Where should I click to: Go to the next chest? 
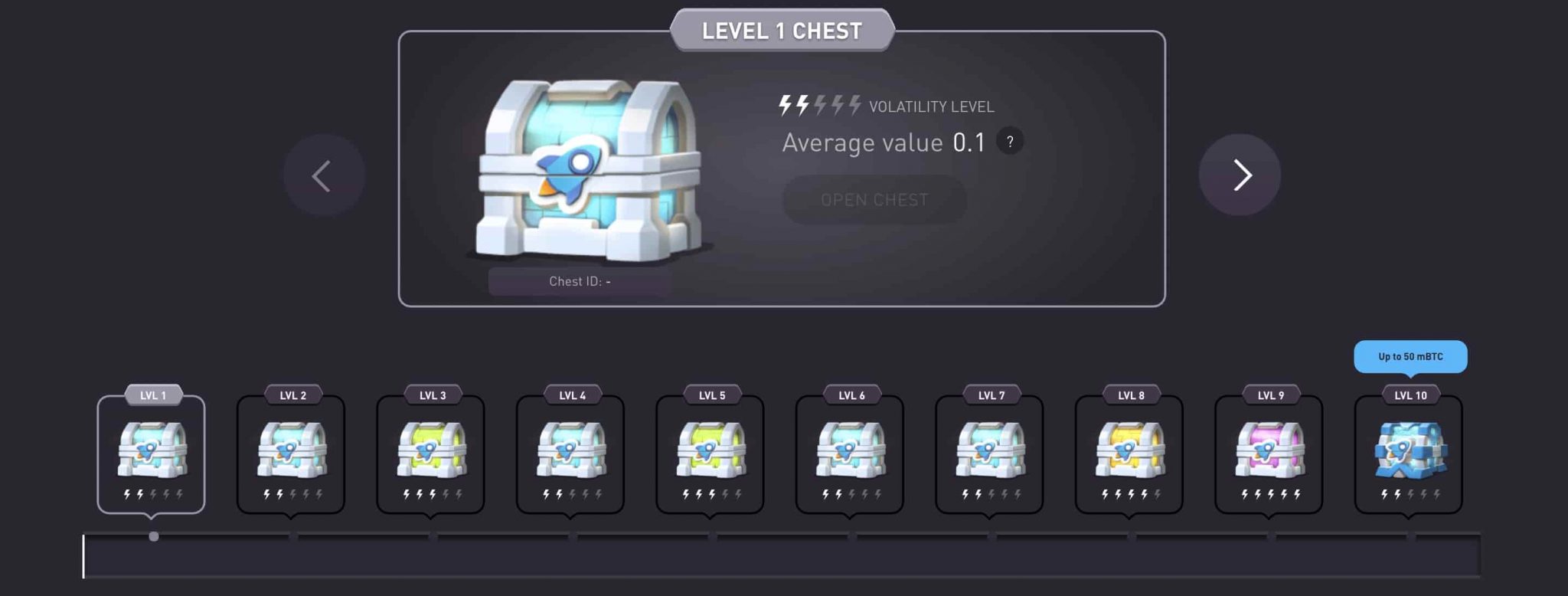[x=1240, y=175]
